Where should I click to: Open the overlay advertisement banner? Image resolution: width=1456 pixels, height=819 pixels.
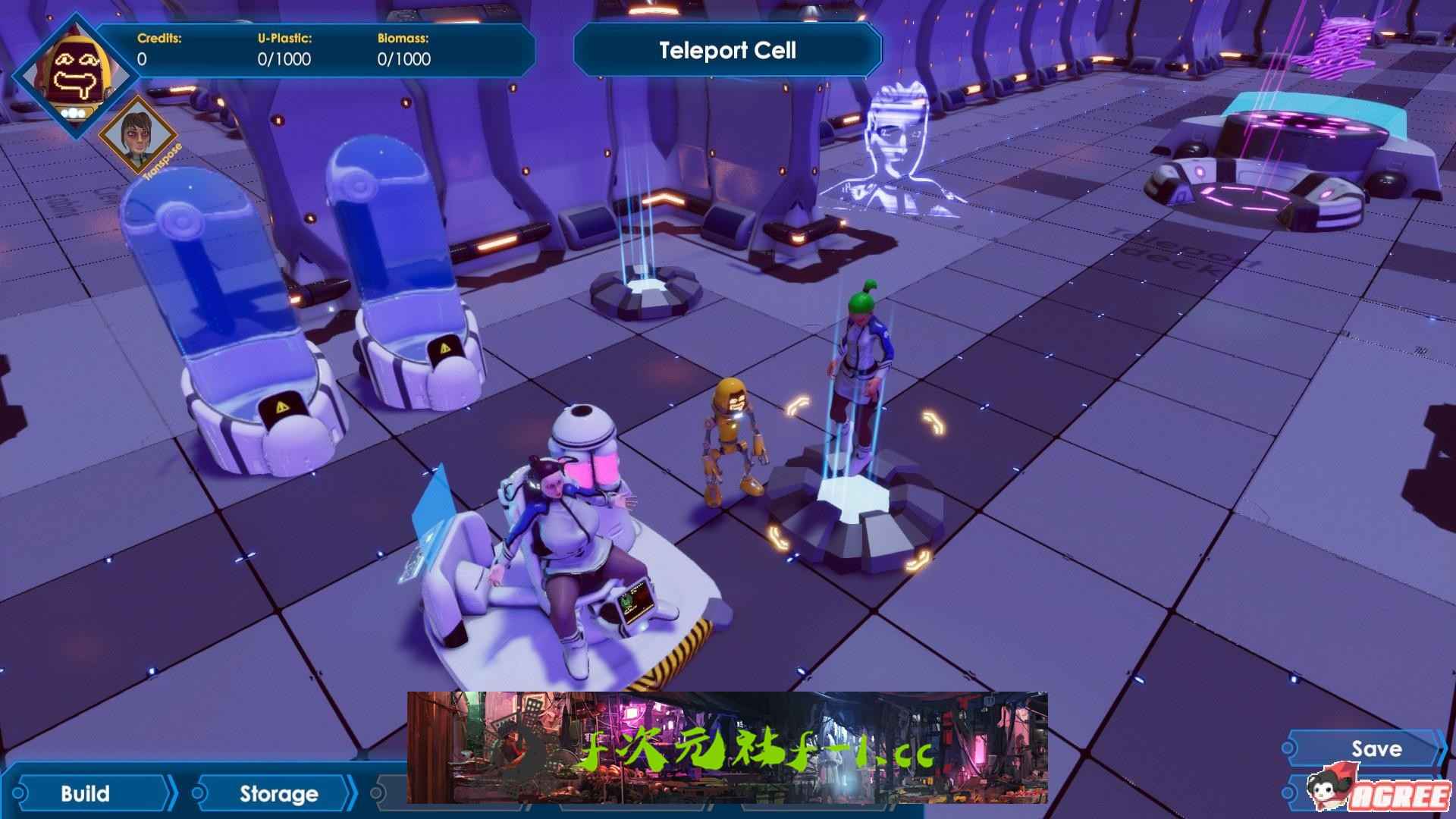click(x=726, y=748)
